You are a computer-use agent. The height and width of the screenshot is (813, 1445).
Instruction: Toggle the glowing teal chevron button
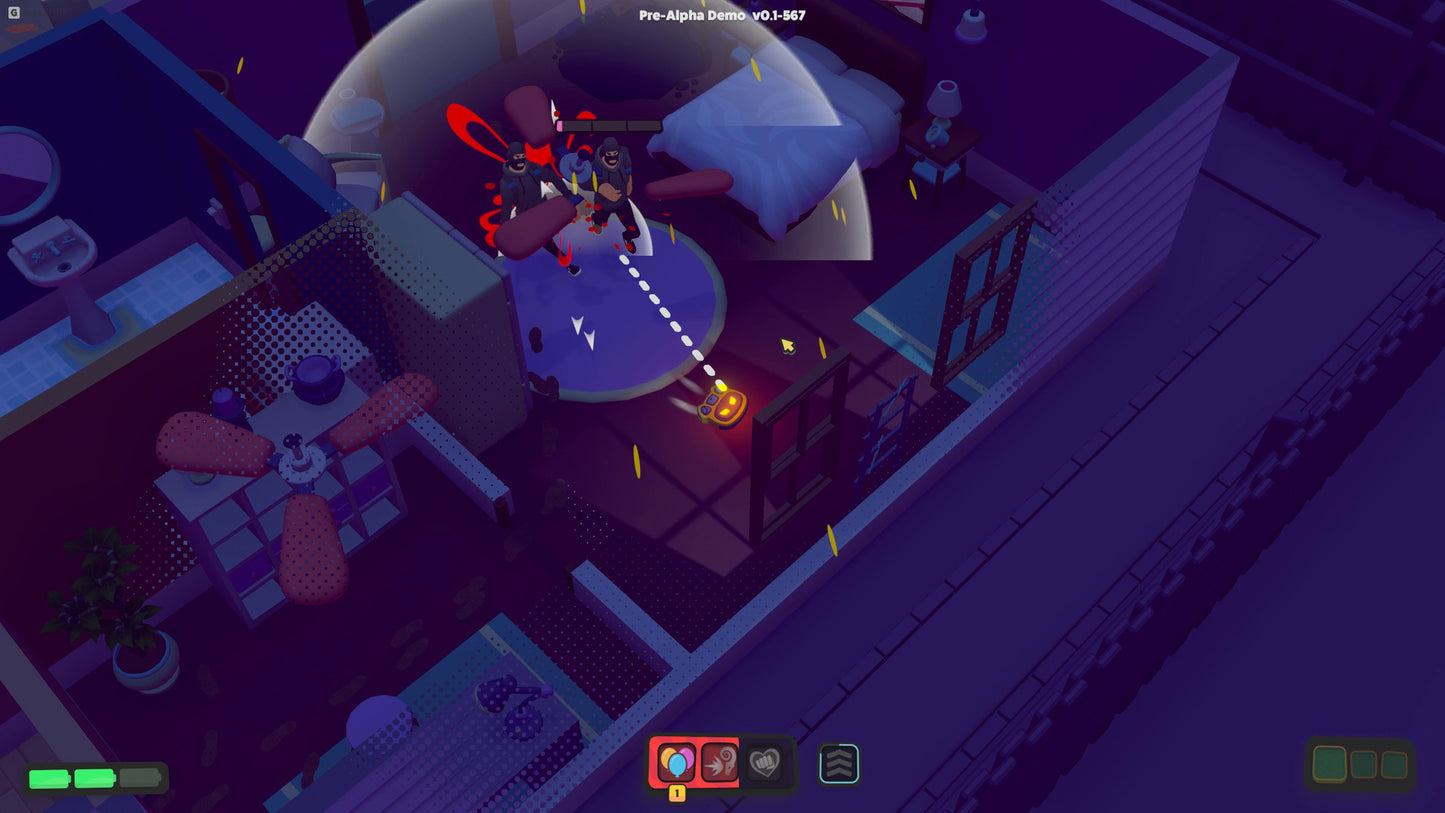pyautogui.click(x=839, y=764)
